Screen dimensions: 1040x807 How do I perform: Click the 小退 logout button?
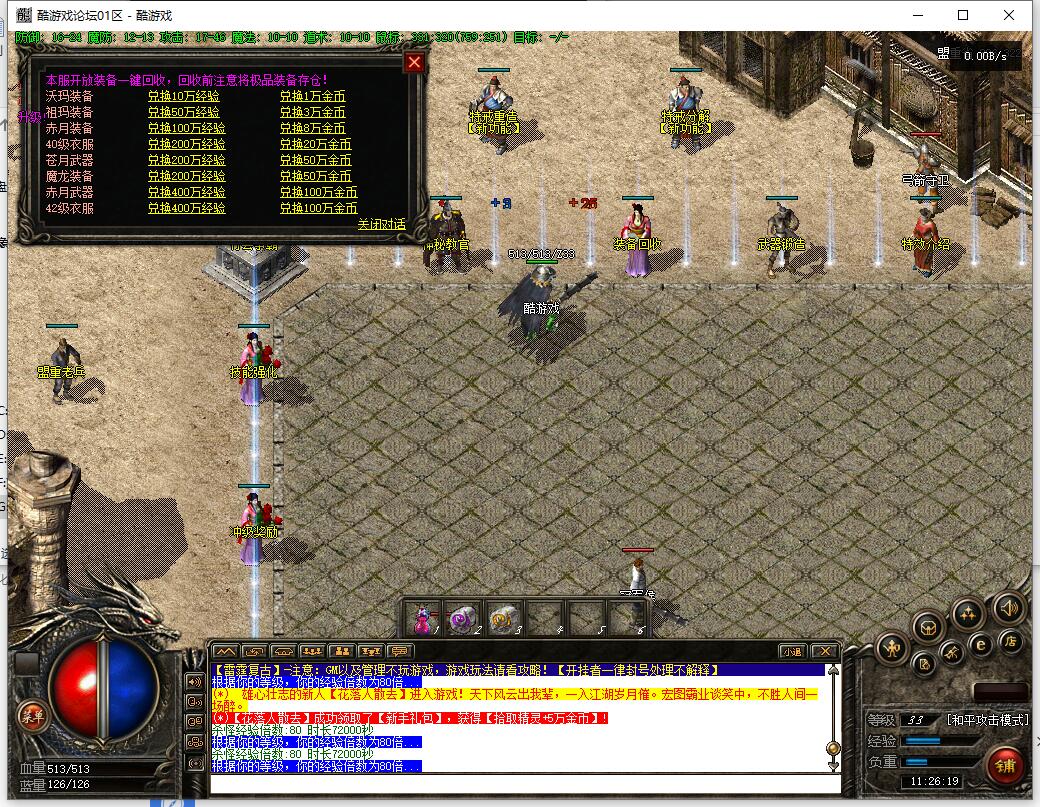click(x=792, y=651)
